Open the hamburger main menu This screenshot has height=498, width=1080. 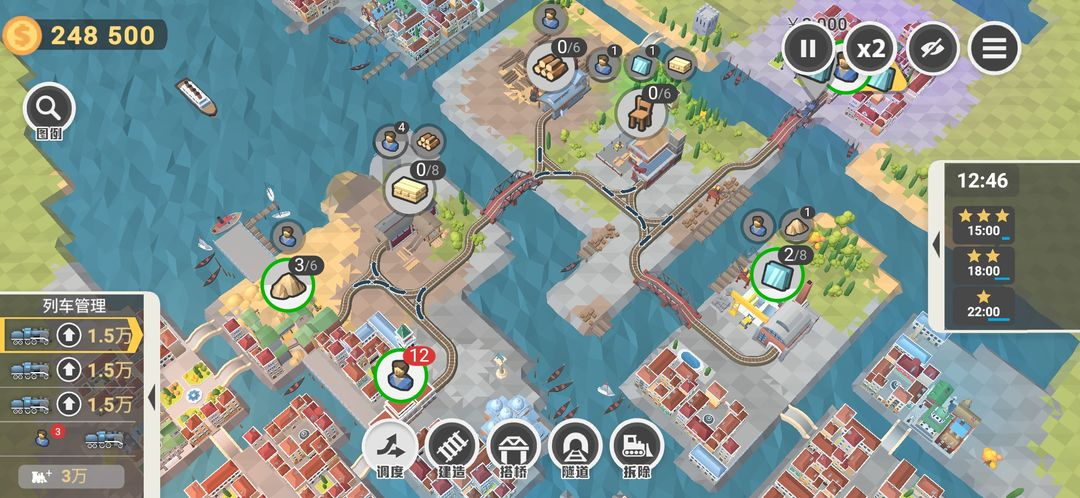994,48
